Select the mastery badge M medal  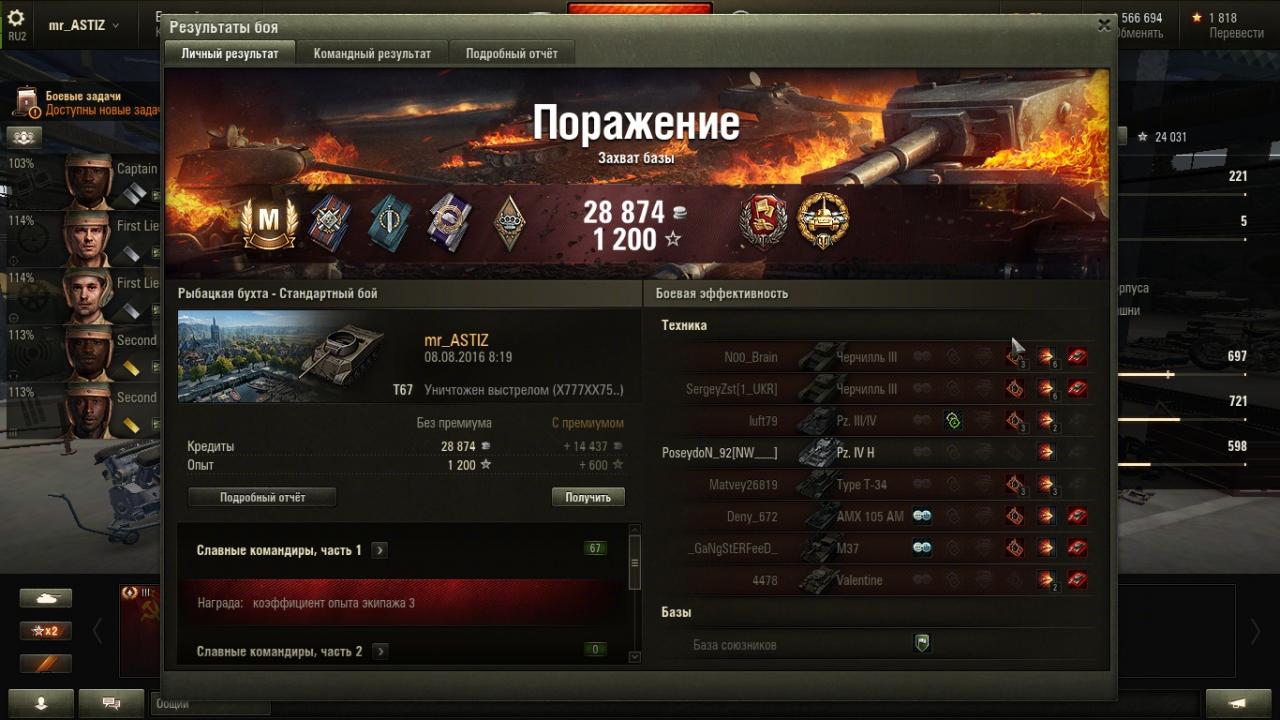[x=269, y=222]
